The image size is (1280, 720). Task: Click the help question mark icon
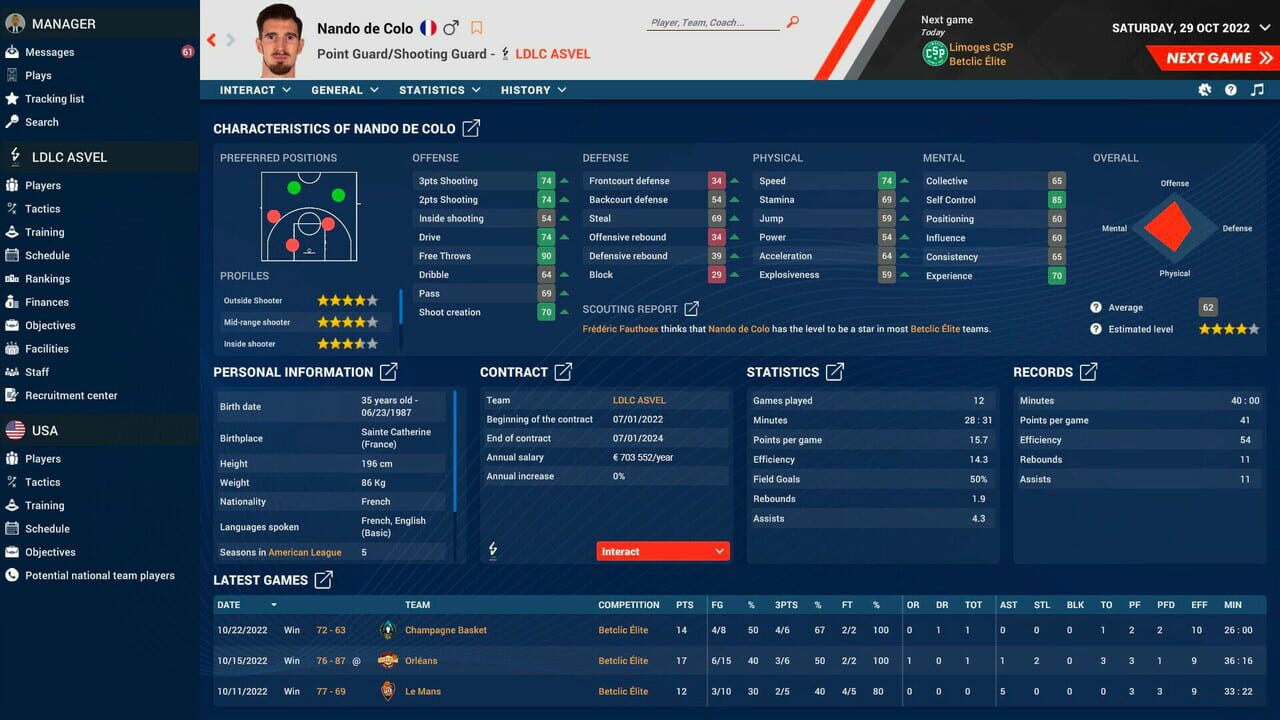pos(1231,90)
